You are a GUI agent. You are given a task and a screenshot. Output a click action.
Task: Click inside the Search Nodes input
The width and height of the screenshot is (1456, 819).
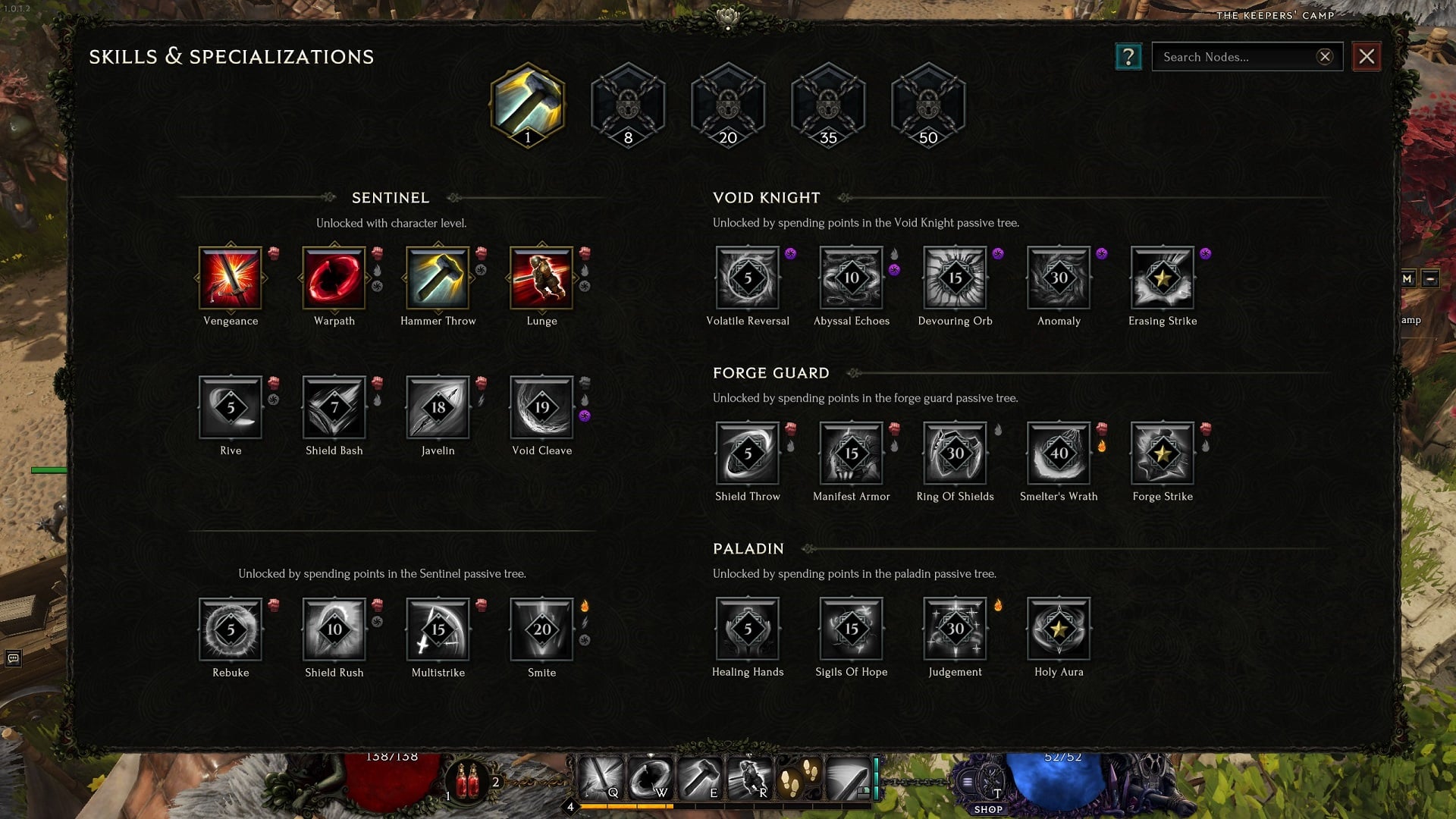(1236, 56)
